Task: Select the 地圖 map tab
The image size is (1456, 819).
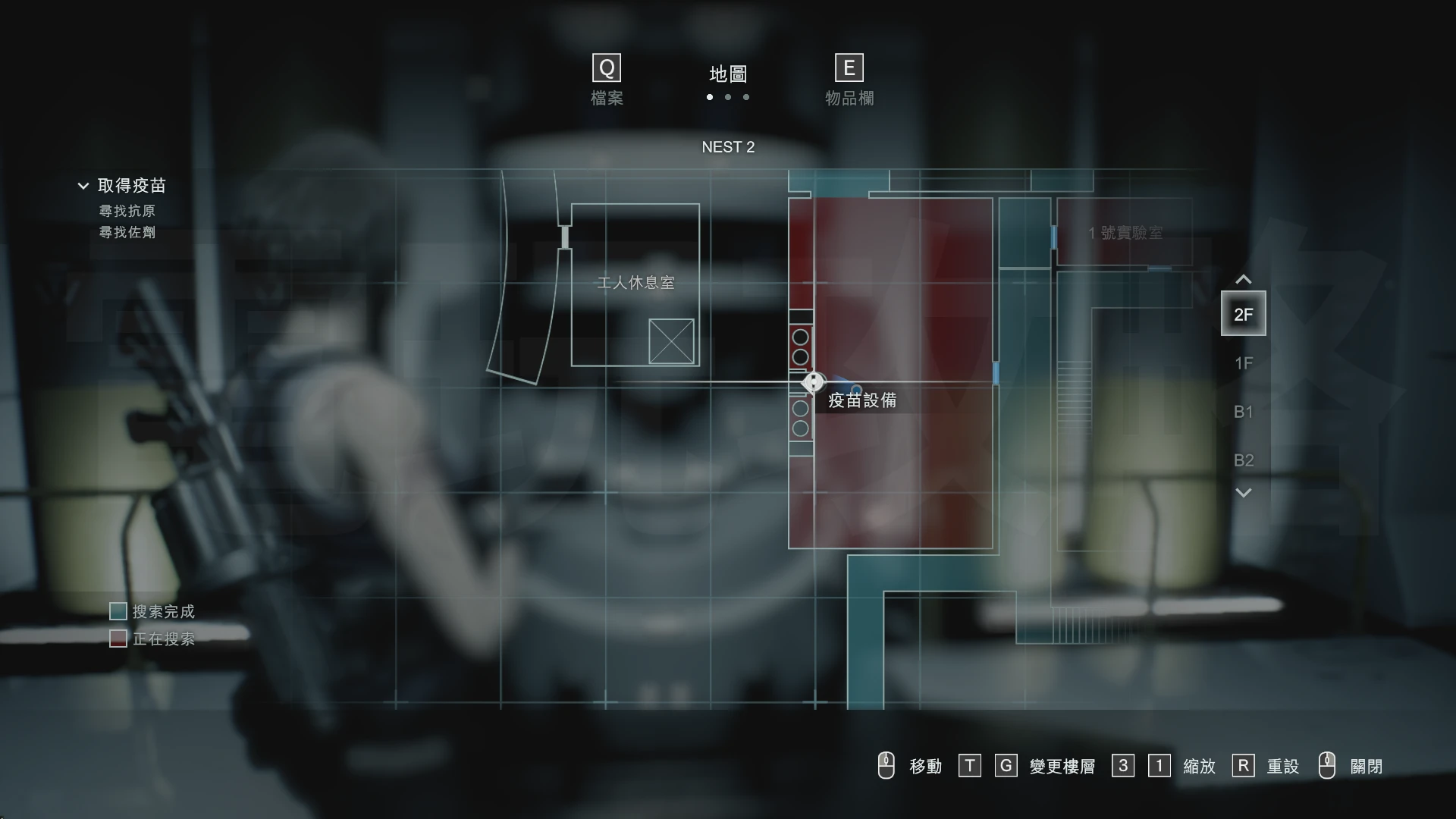Action: pyautogui.click(x=728, y=74)
